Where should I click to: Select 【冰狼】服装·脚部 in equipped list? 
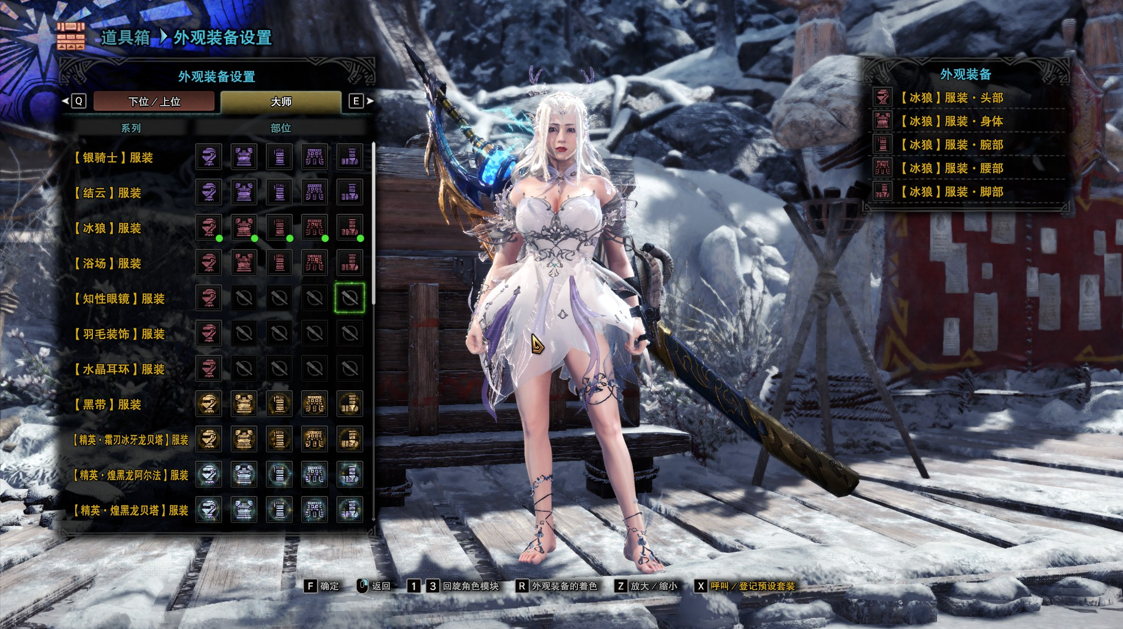[x=951, y=192]
